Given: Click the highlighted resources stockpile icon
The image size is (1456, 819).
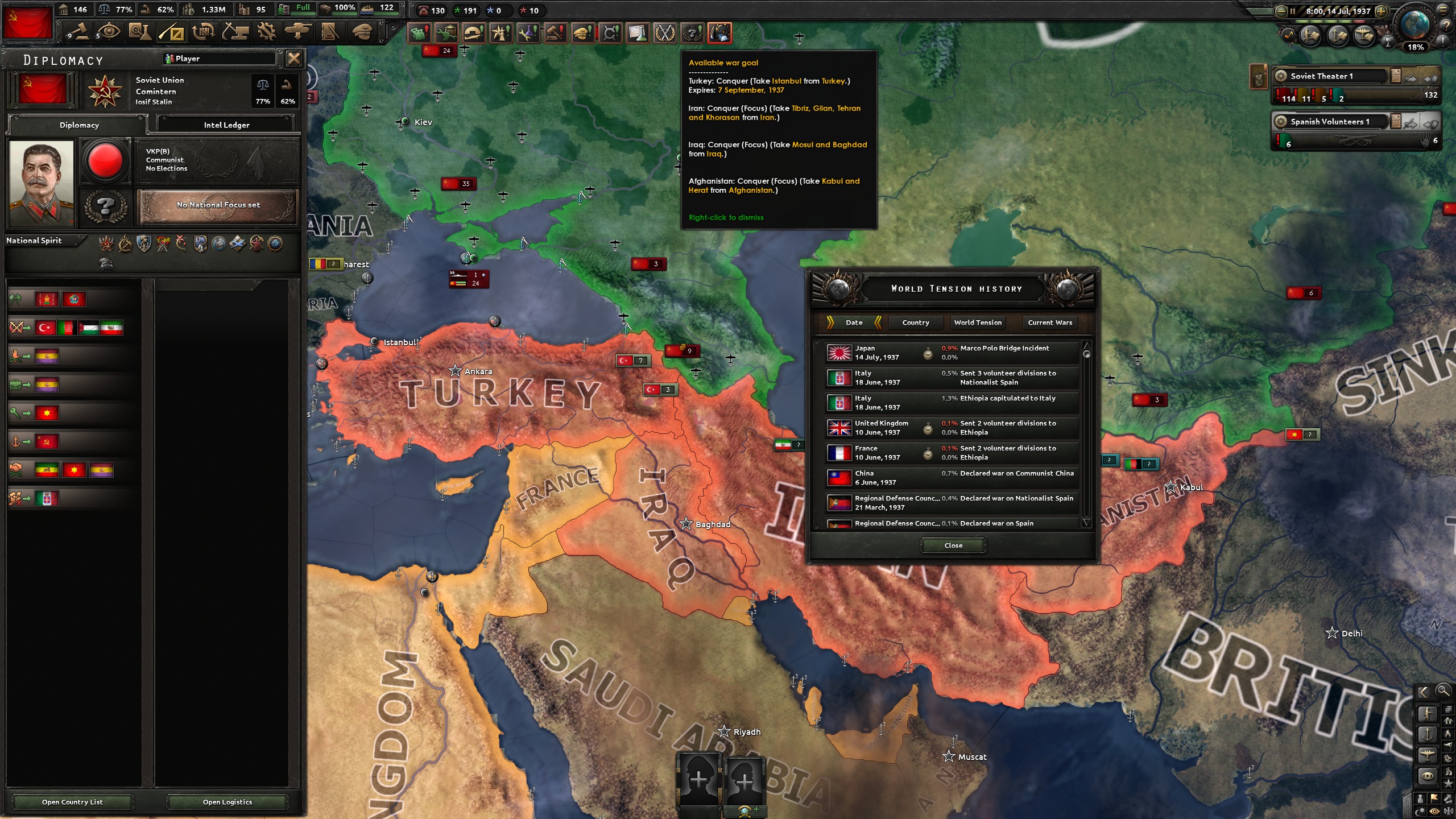Looking at the screenshot, I should (721, 33).
